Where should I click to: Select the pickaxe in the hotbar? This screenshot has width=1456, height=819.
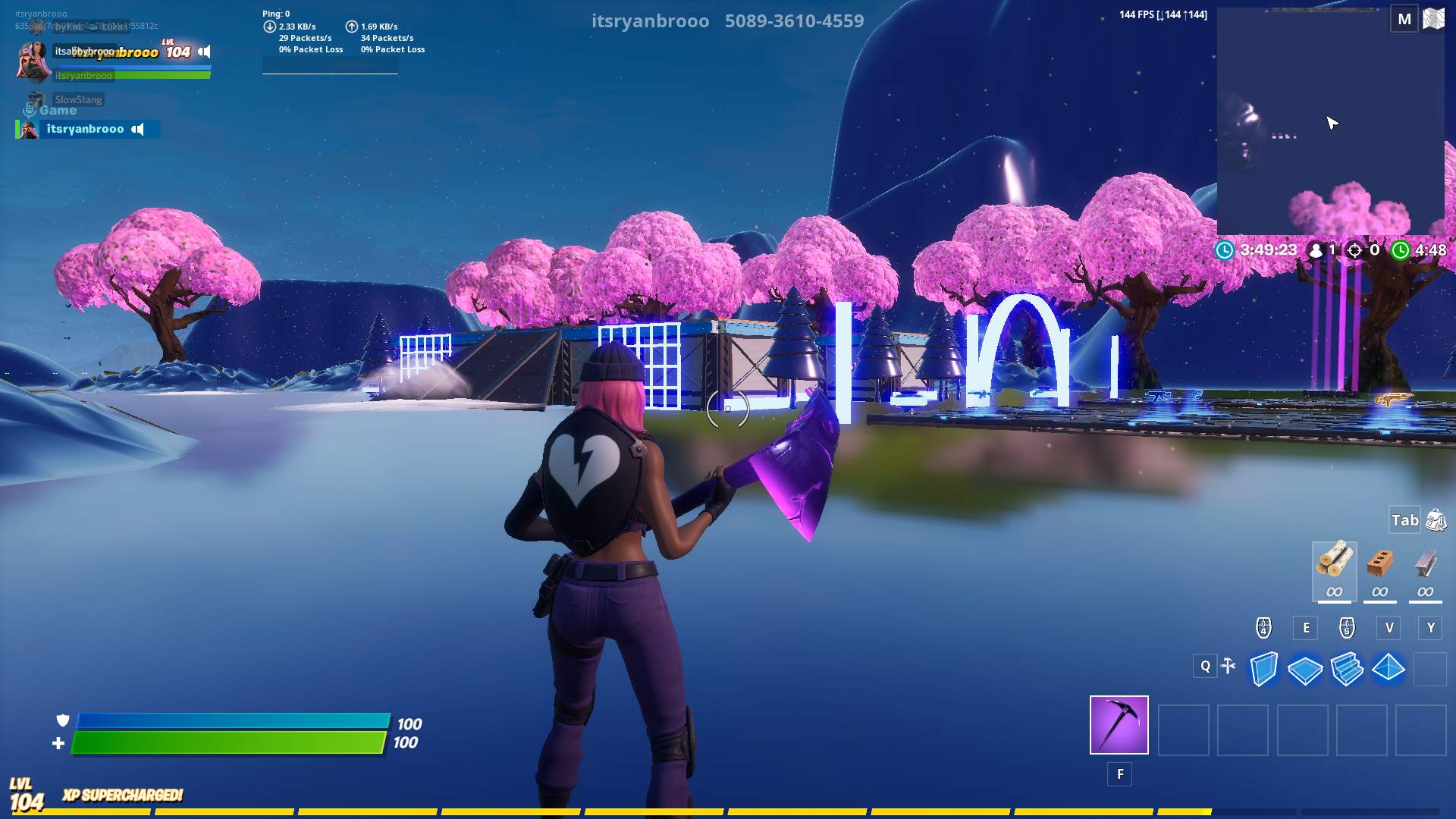point(1119,726)
